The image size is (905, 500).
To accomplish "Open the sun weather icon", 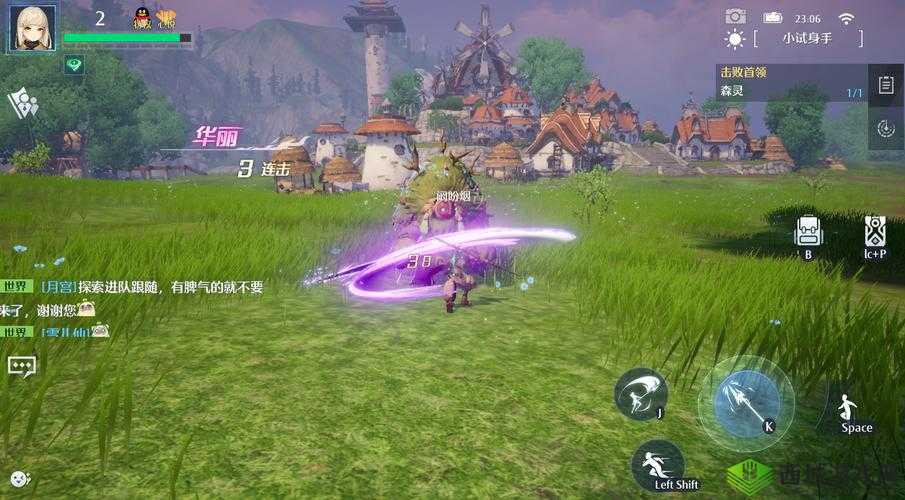I will tap(735, 39).
